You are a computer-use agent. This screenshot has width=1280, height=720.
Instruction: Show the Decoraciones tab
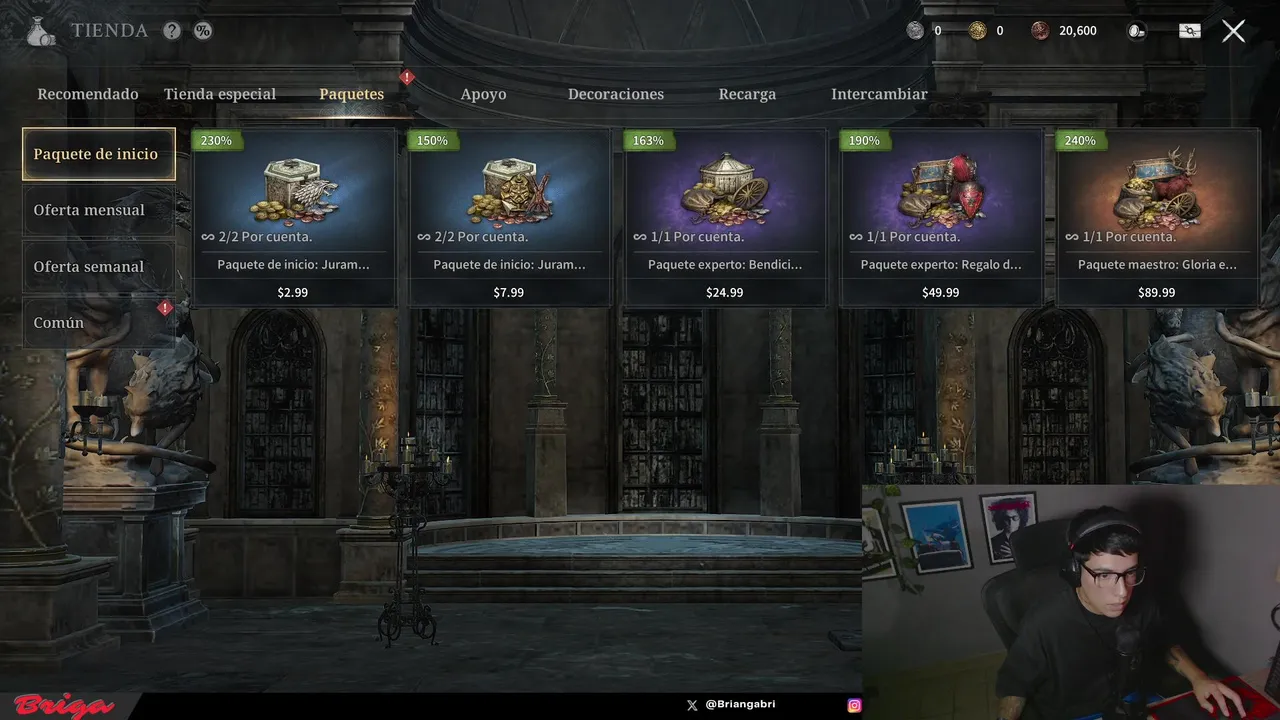pyautogui.click(x=616, y=94)
